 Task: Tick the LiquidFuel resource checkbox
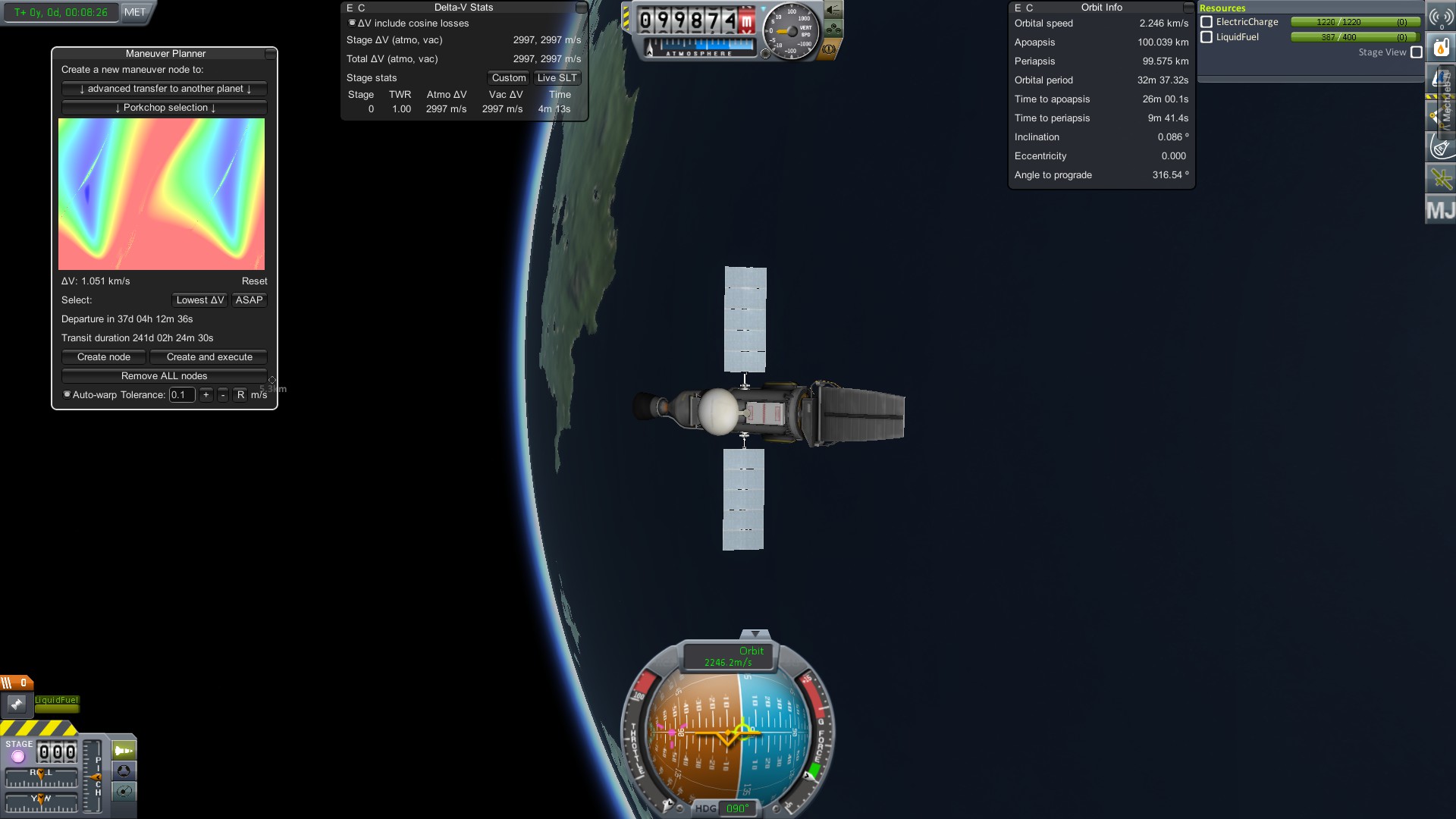pos(1207,37)
